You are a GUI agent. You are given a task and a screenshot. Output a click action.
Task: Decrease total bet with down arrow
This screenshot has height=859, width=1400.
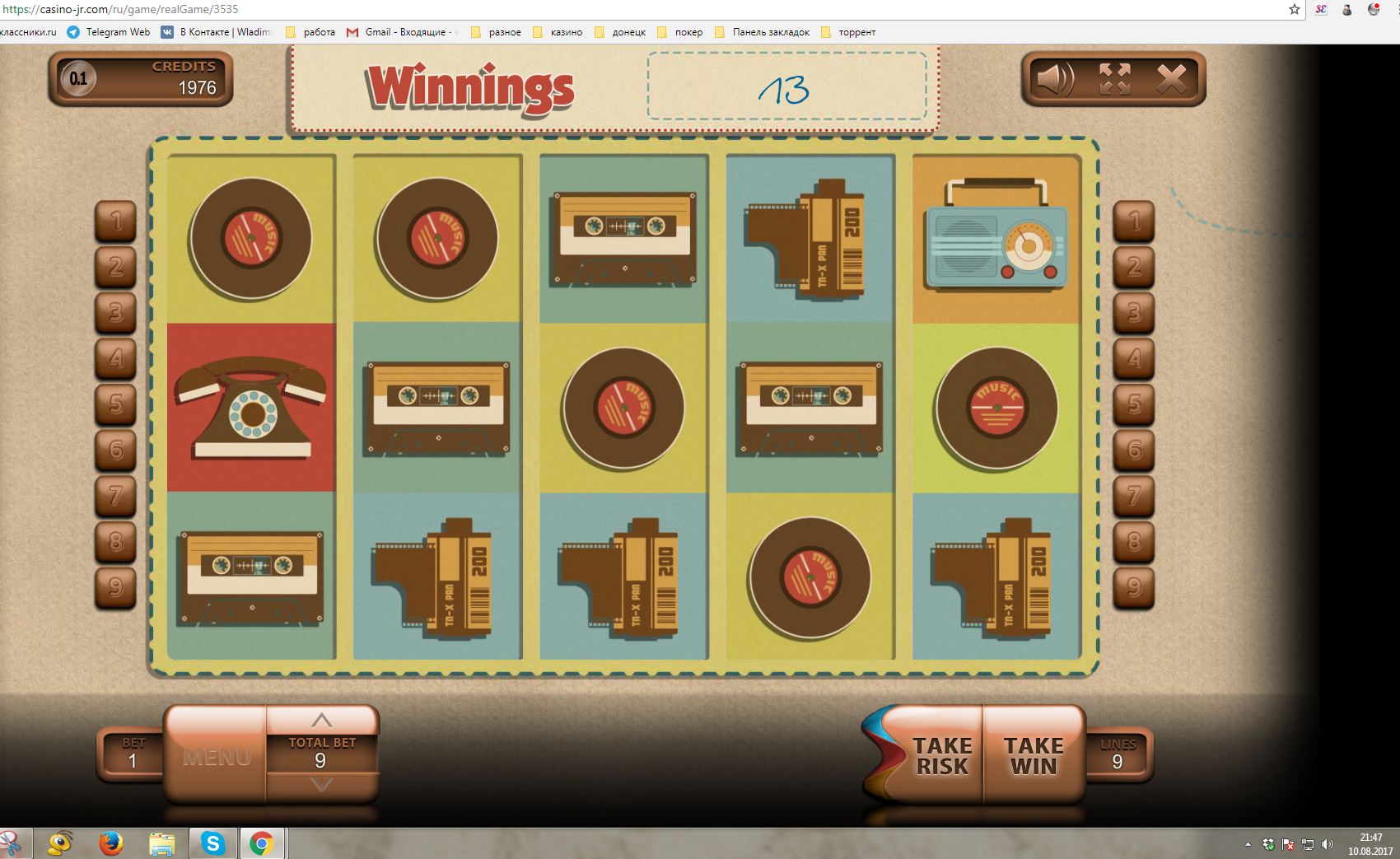pyautogui.click(x=322, y=785)
